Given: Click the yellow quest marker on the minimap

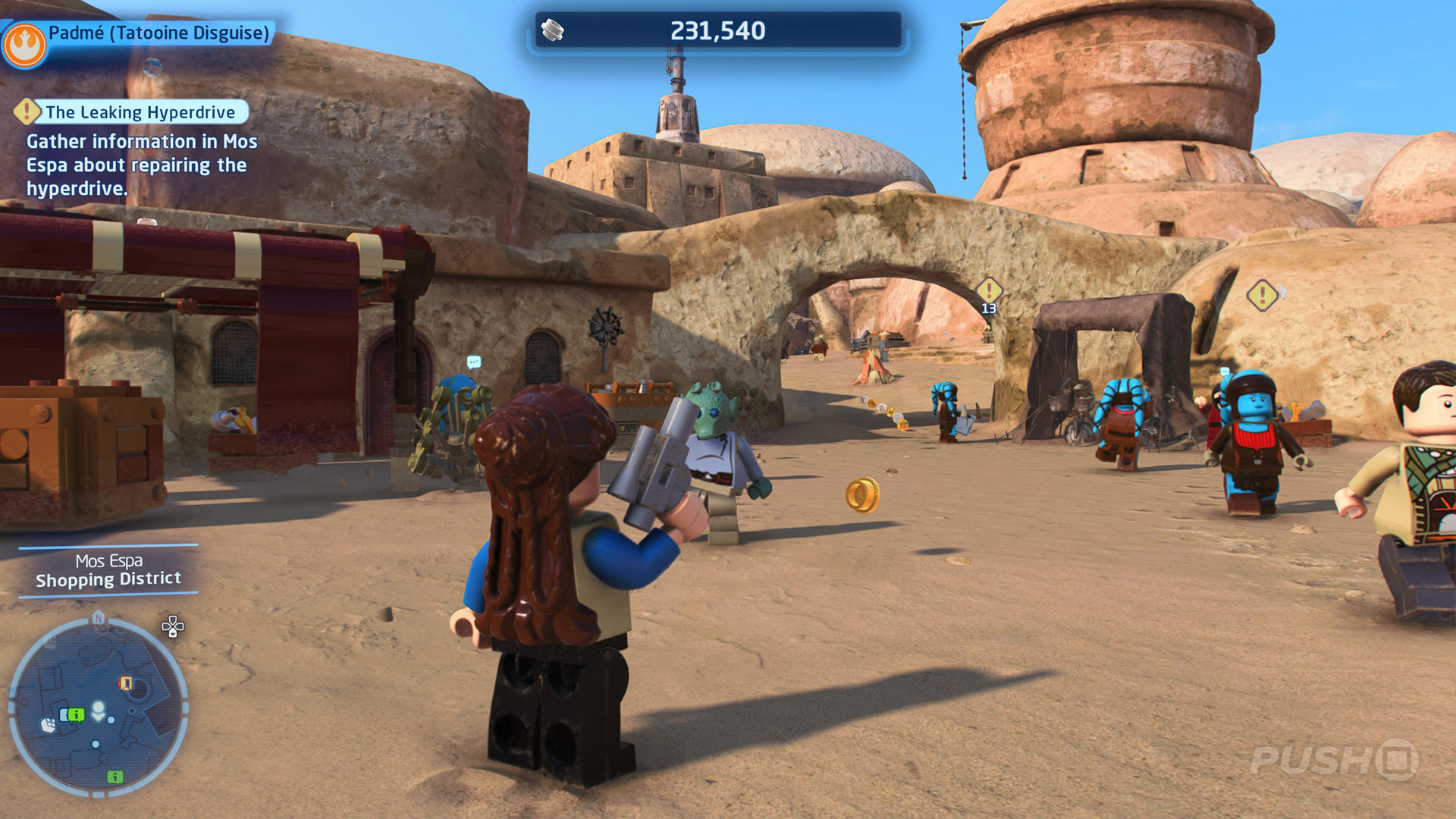Looking at the screenshot, I should pos(126,683).
